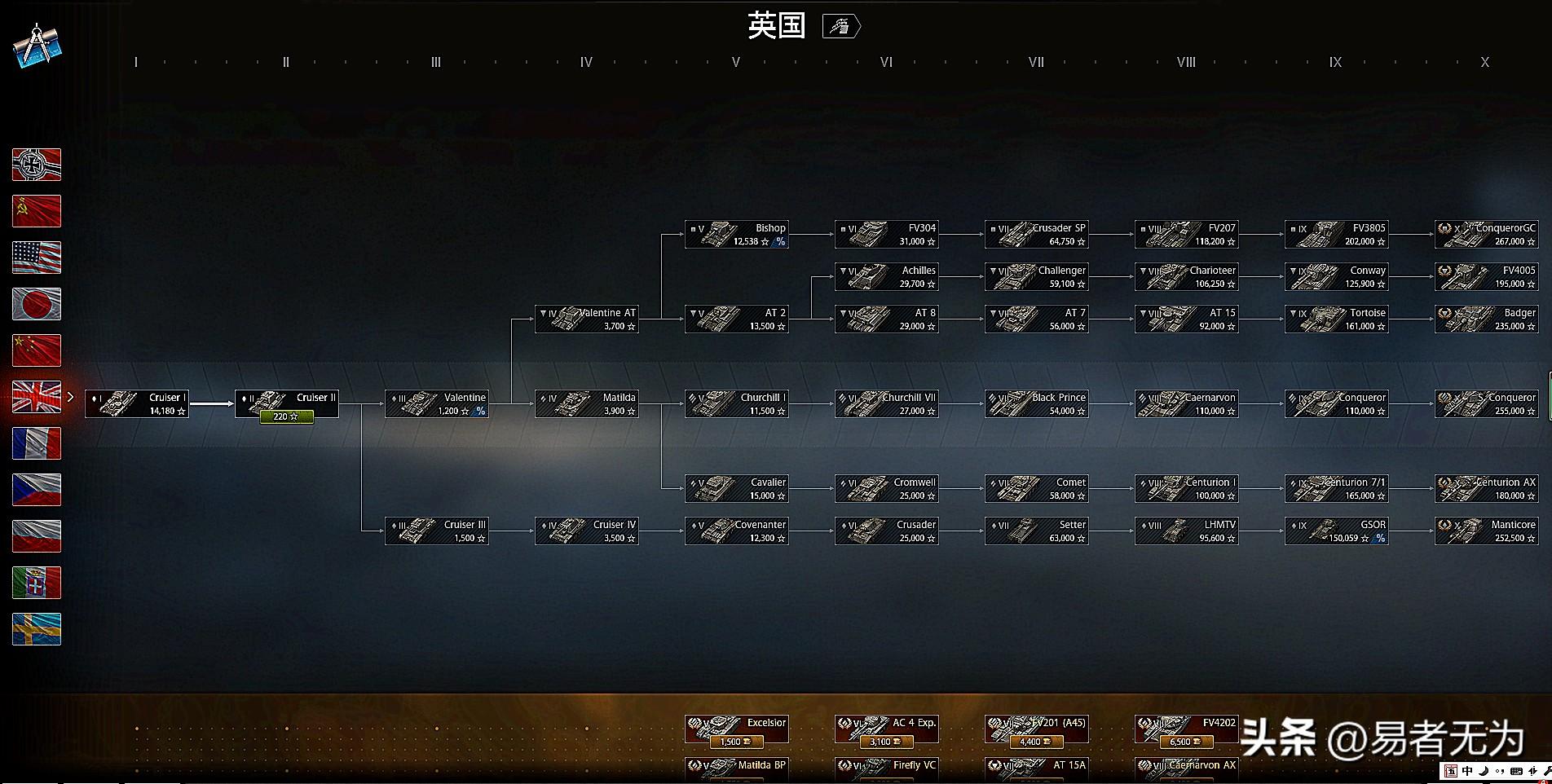This screenshot has width=1552, height=784.
Task: Open the Cruiser II research node
Action: pyautogui.click(x=287, y=404)
